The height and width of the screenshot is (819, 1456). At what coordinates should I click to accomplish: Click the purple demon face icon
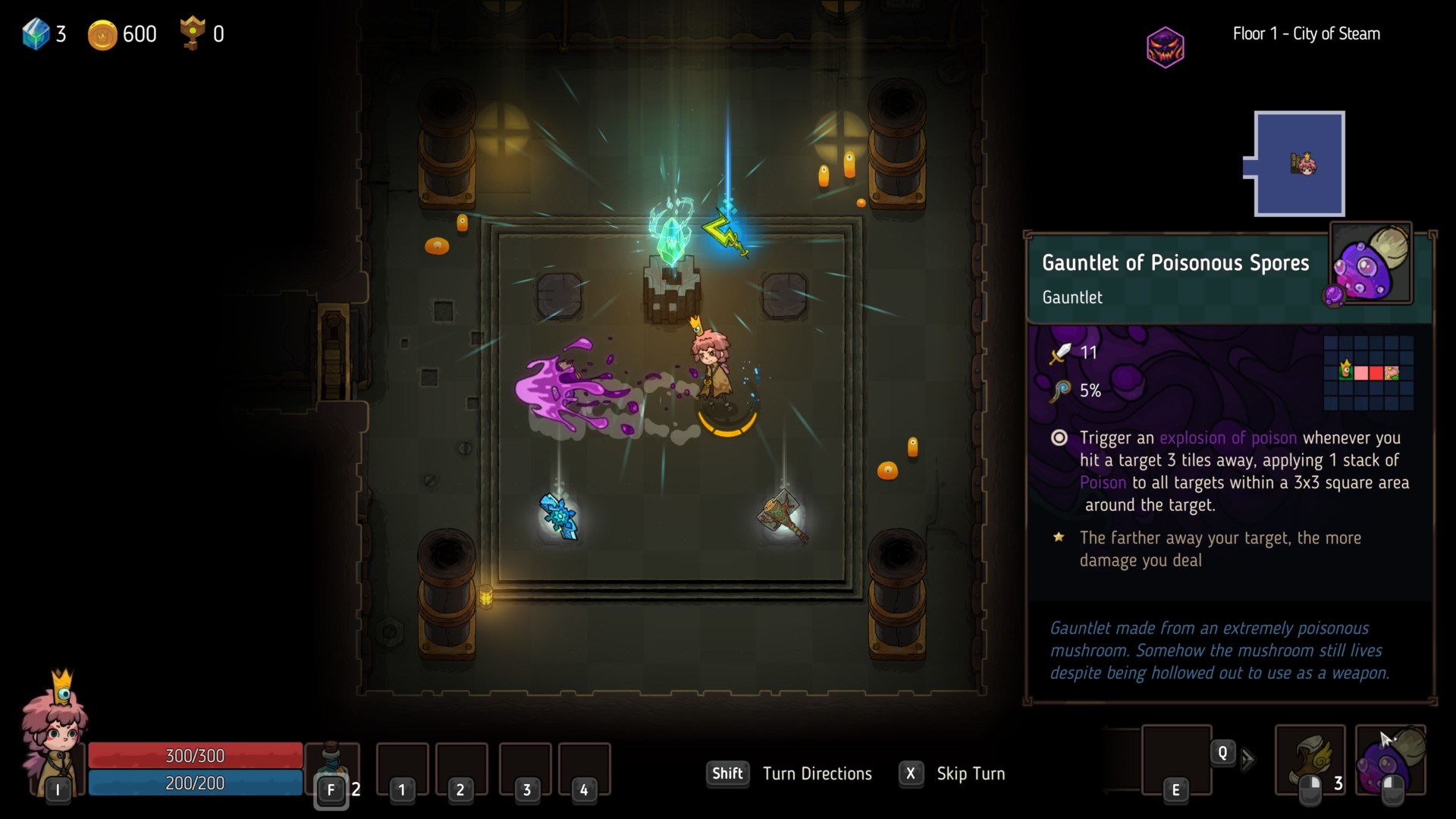(1165, 47)
